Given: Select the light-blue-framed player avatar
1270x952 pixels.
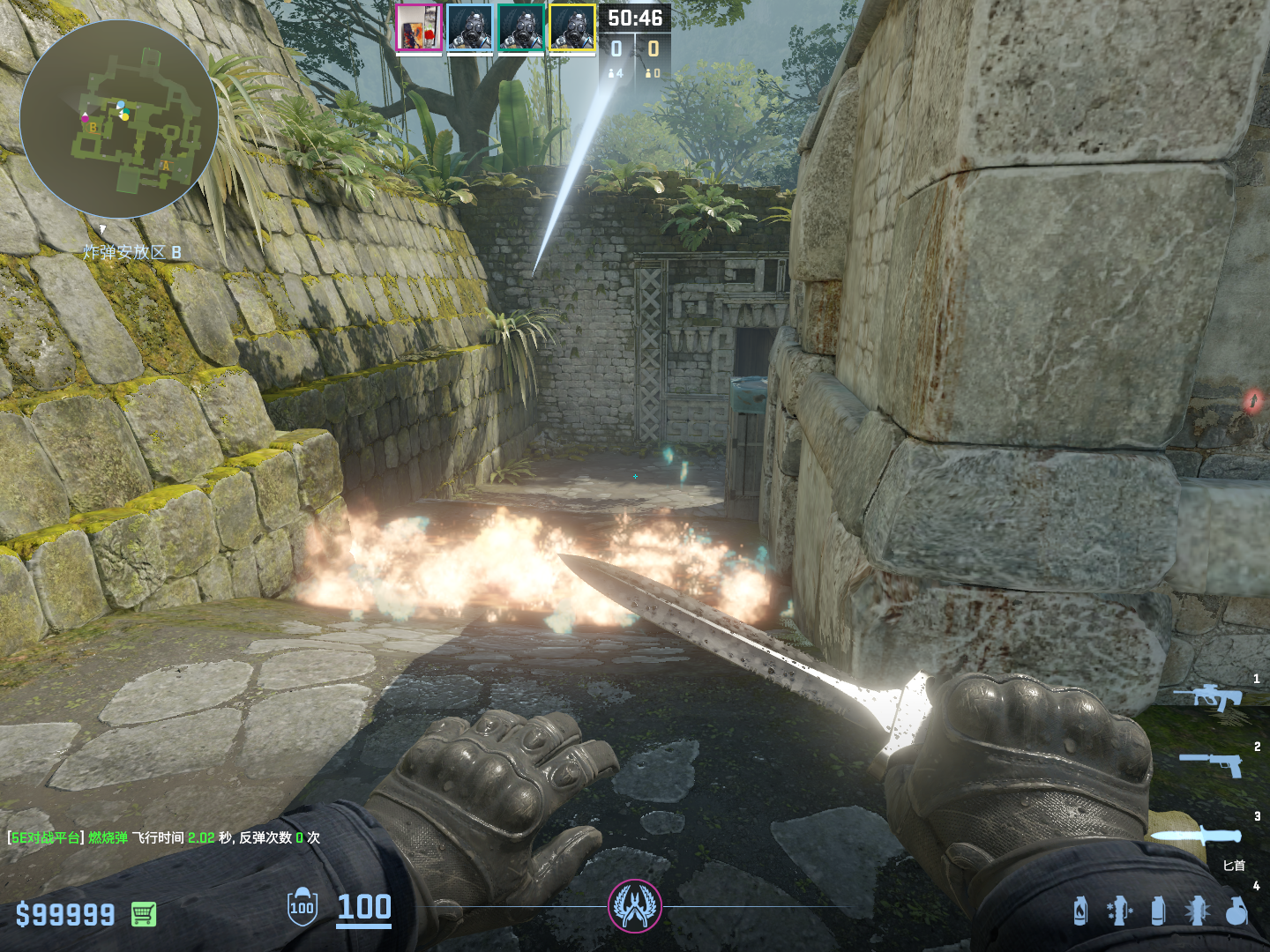Looking at the screenshot, I should (x=469, y=28).
